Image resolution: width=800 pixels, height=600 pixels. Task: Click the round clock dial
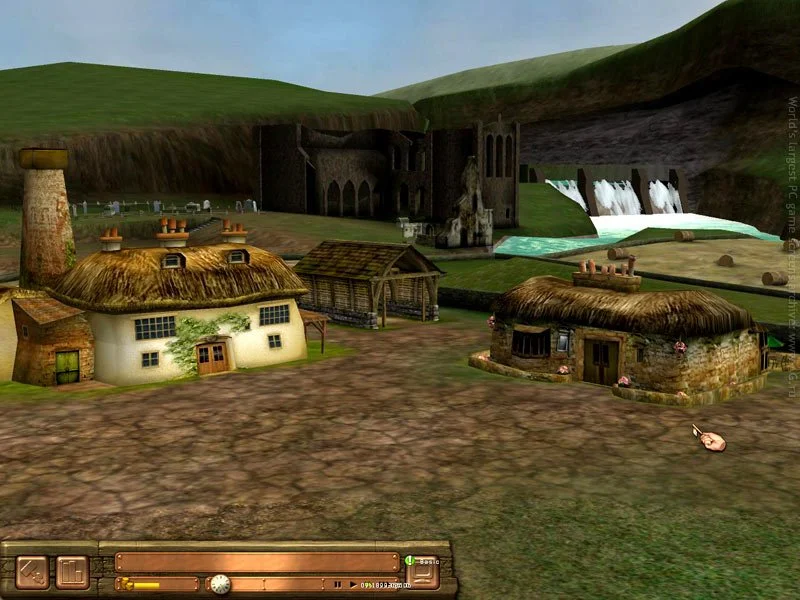point(220,584)
